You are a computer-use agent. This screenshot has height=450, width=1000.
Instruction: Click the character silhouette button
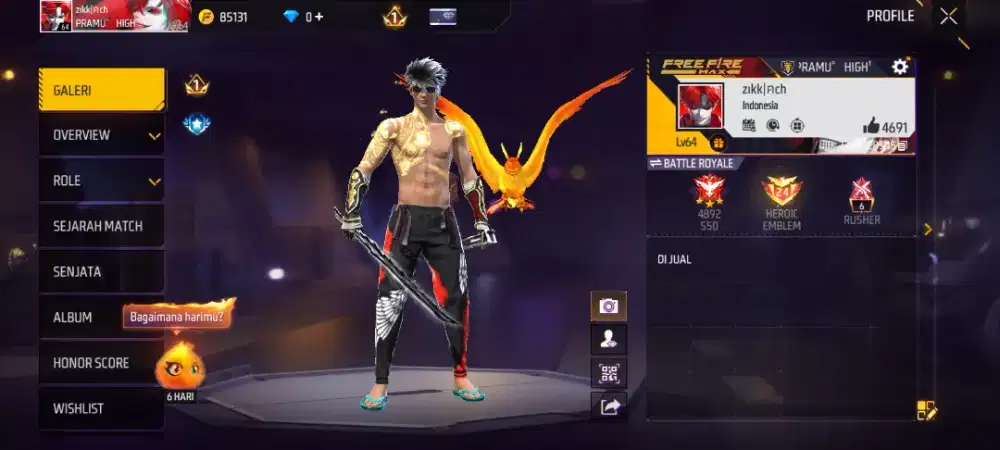click(608, 339)
